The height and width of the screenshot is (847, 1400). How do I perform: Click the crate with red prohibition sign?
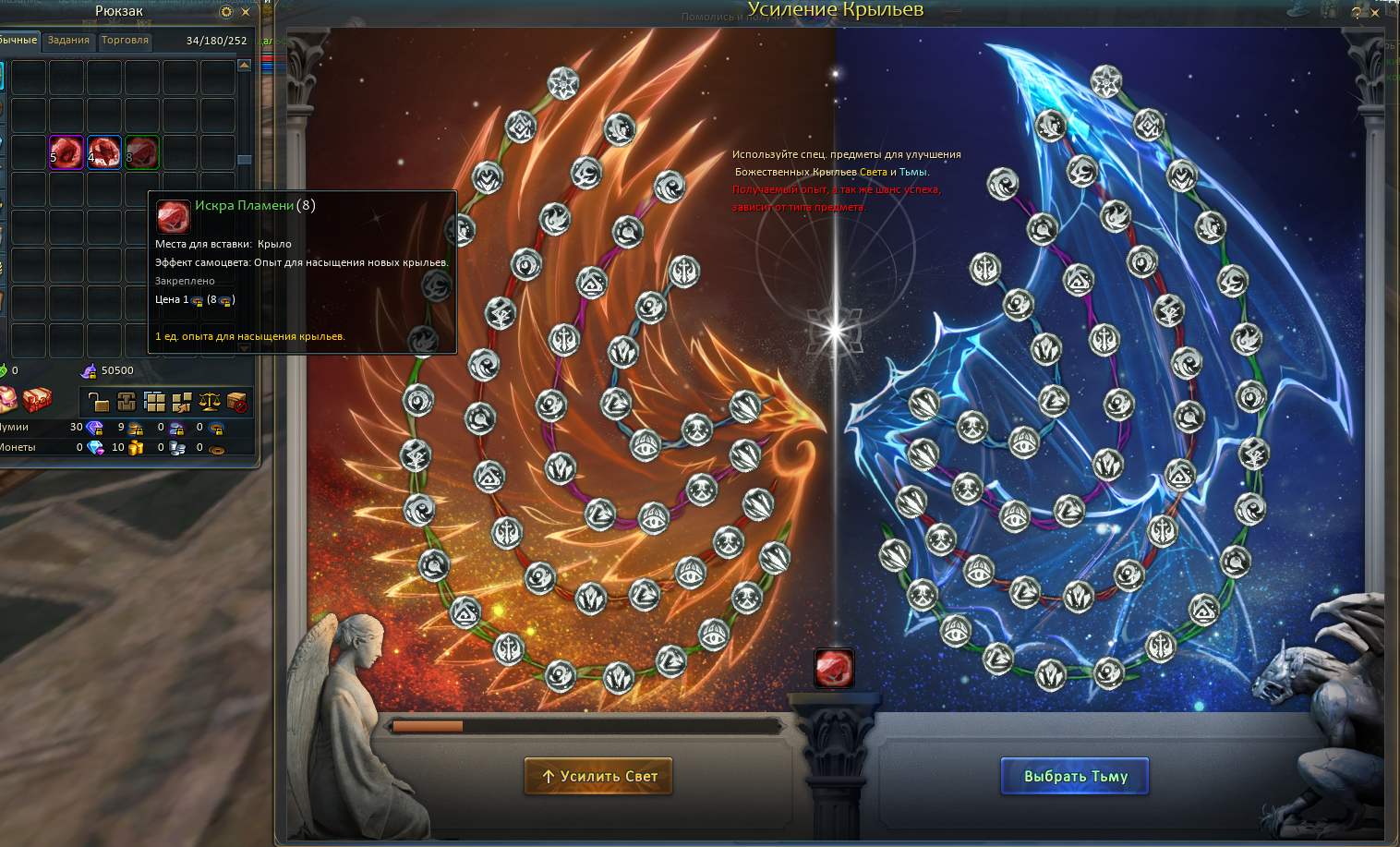(x=237, y=401)
